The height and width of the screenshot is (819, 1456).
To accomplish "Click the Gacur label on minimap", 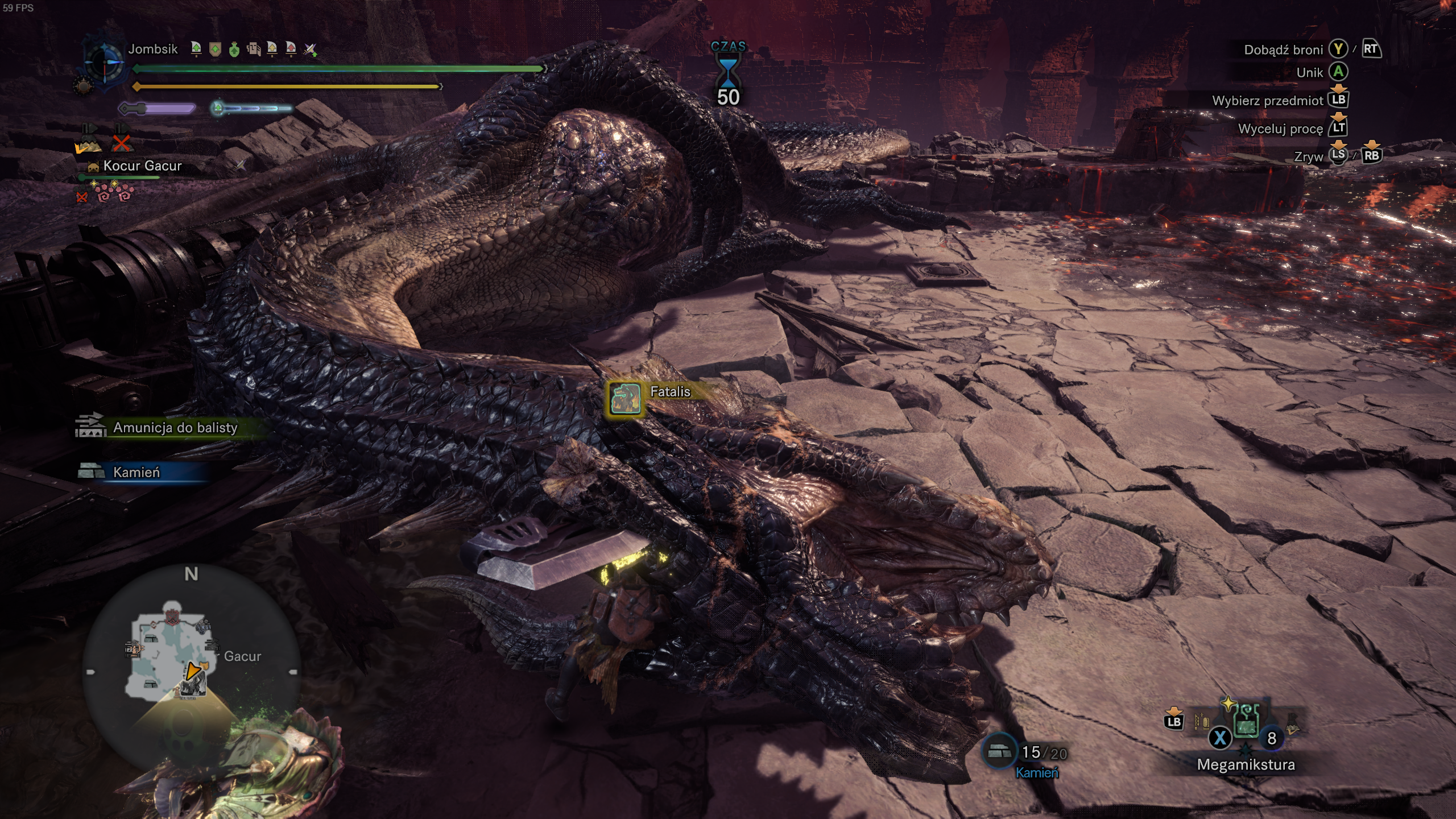I will (x=242, y=656).
